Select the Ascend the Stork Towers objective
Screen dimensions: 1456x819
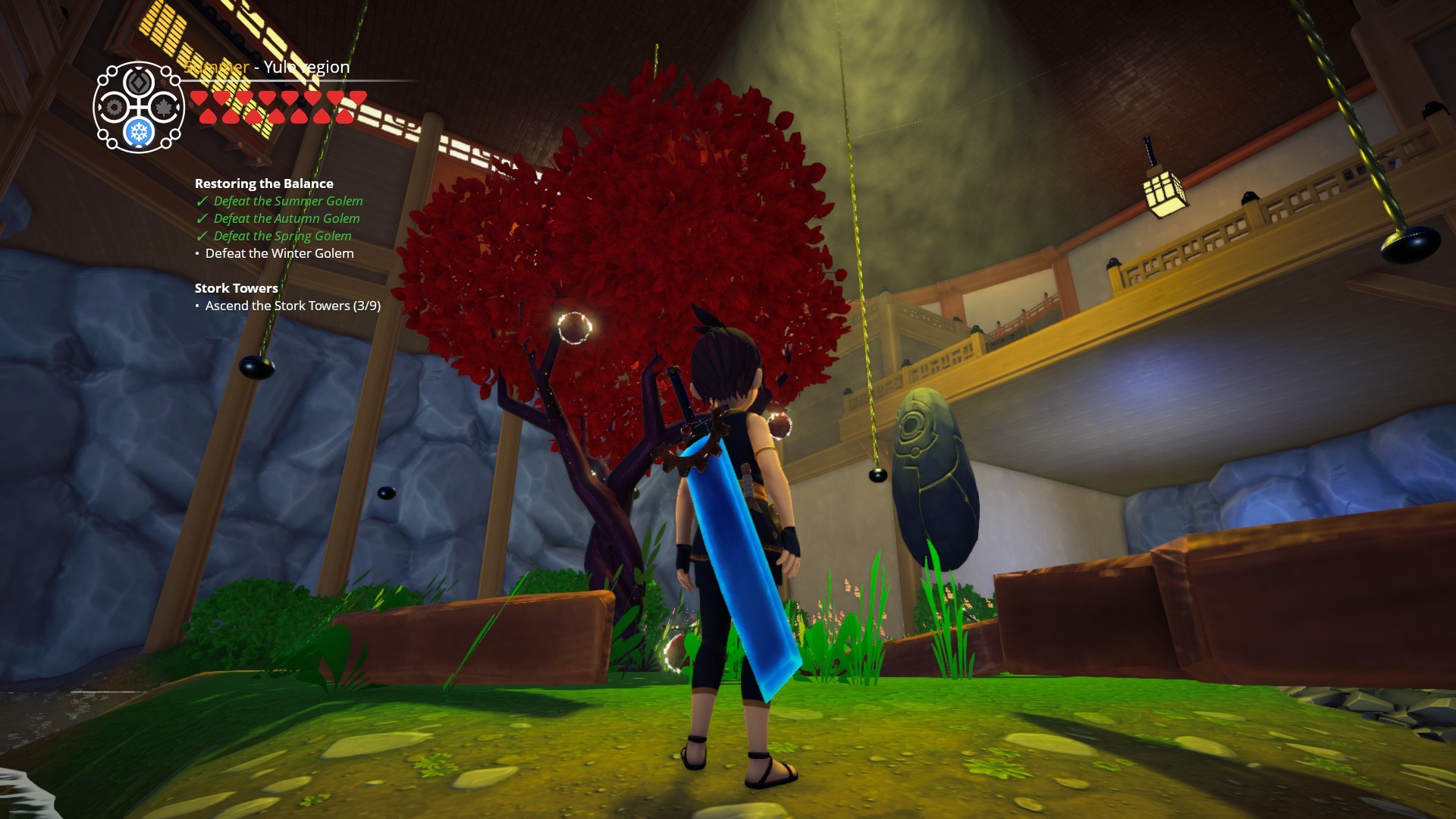(293, 306)
